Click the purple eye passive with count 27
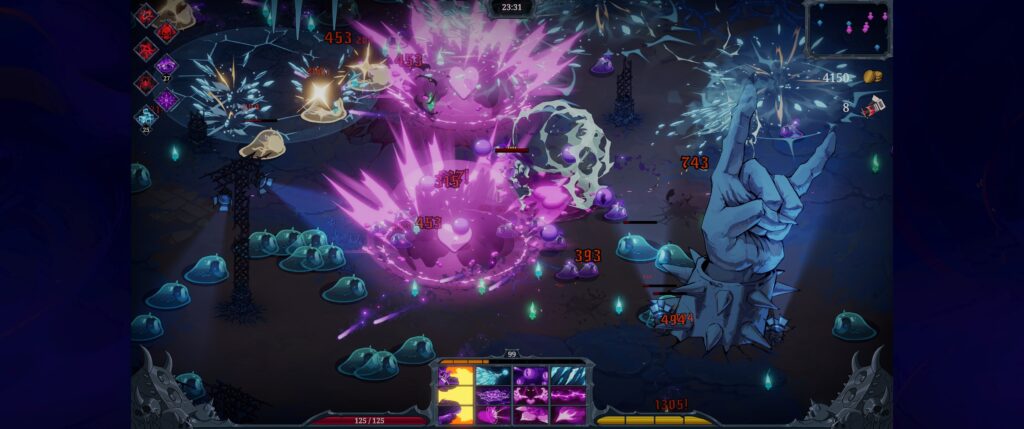This screenshot has width=1024, height=429. click(166, 66)
